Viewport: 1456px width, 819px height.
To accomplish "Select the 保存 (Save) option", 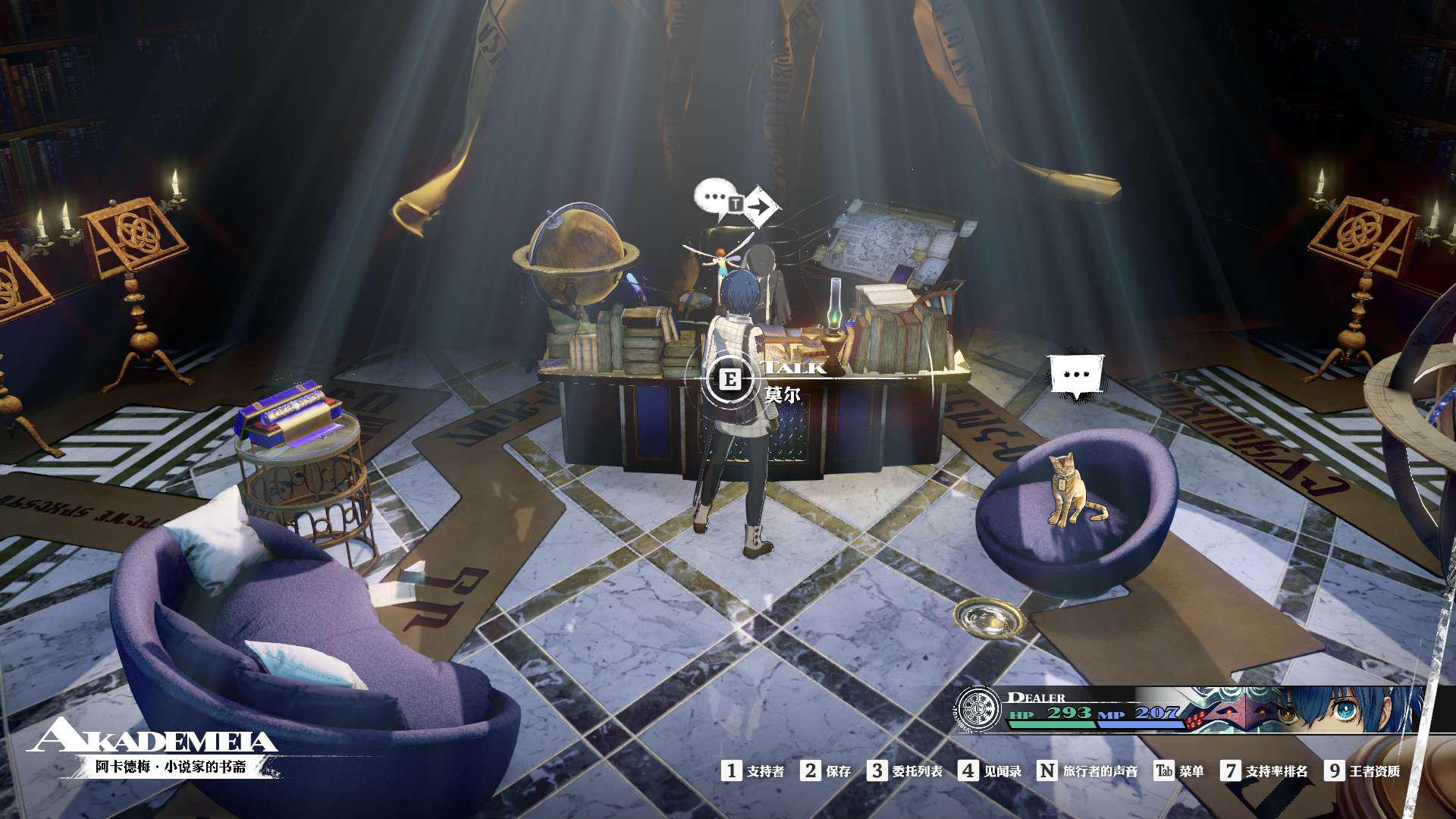I will point(827,771).
